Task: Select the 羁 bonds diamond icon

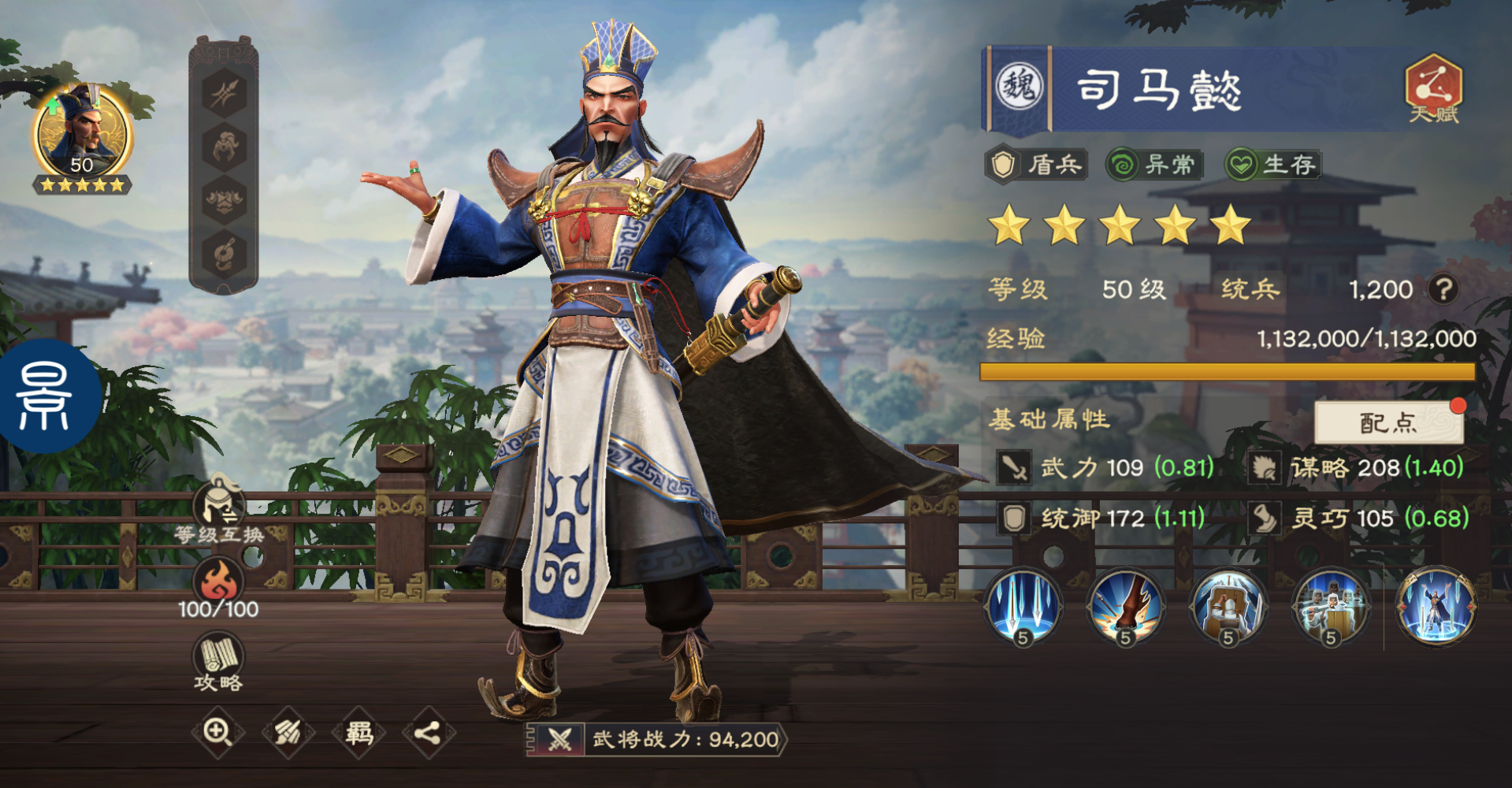Action: pos(358,731)
